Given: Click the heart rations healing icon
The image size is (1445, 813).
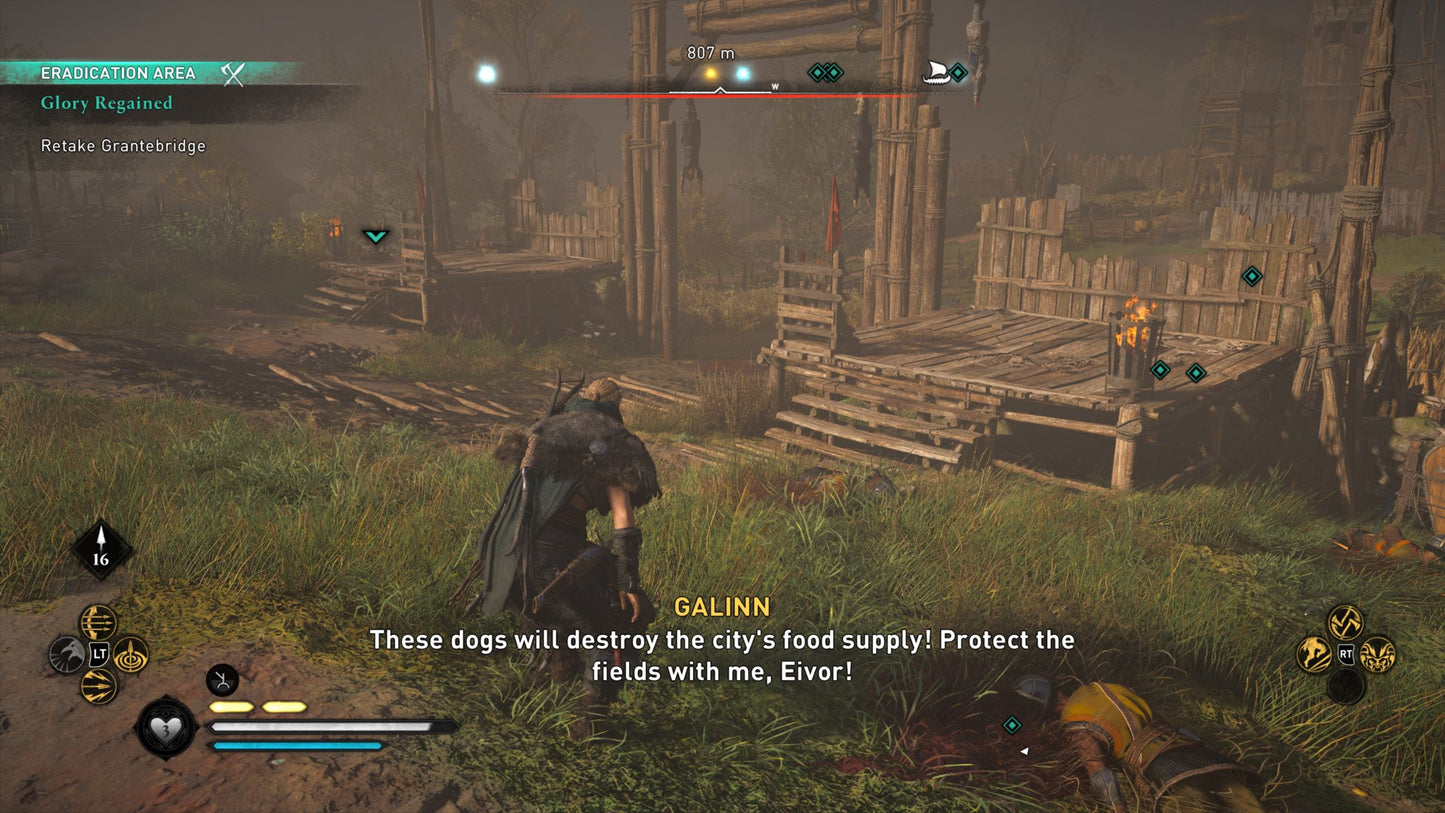Looking at the screenshot, I should click(x=165, y=727).
